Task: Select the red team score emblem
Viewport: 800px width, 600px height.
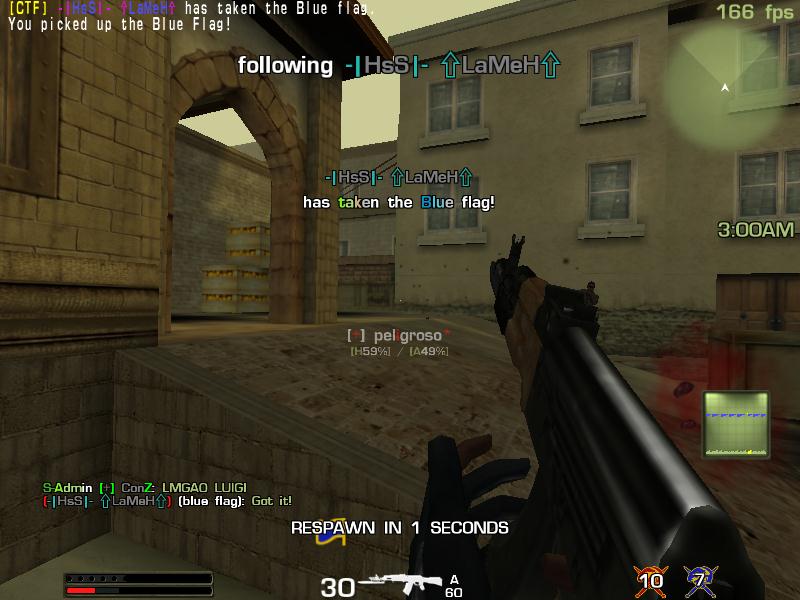Action: point(650,579)
